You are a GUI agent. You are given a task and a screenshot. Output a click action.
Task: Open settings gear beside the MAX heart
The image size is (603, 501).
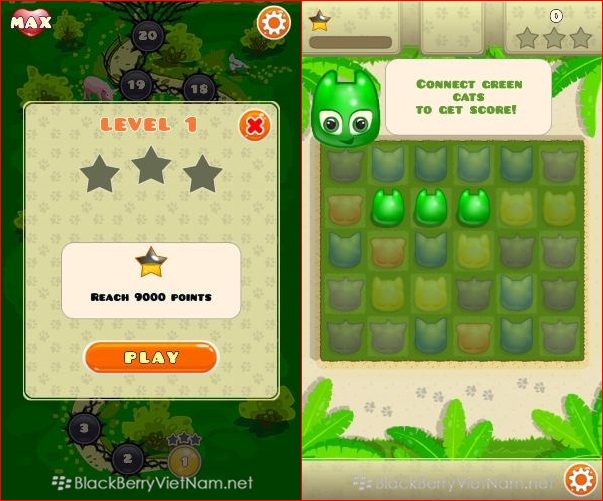[272, 22]
